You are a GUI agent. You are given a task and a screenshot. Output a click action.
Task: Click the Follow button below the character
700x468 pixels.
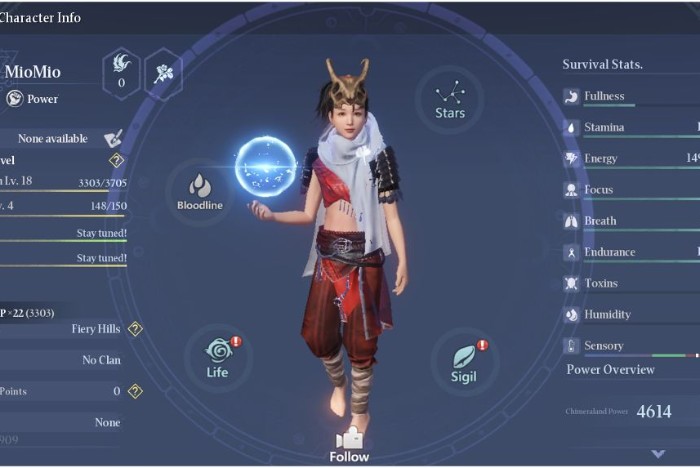tap(349, 445)
